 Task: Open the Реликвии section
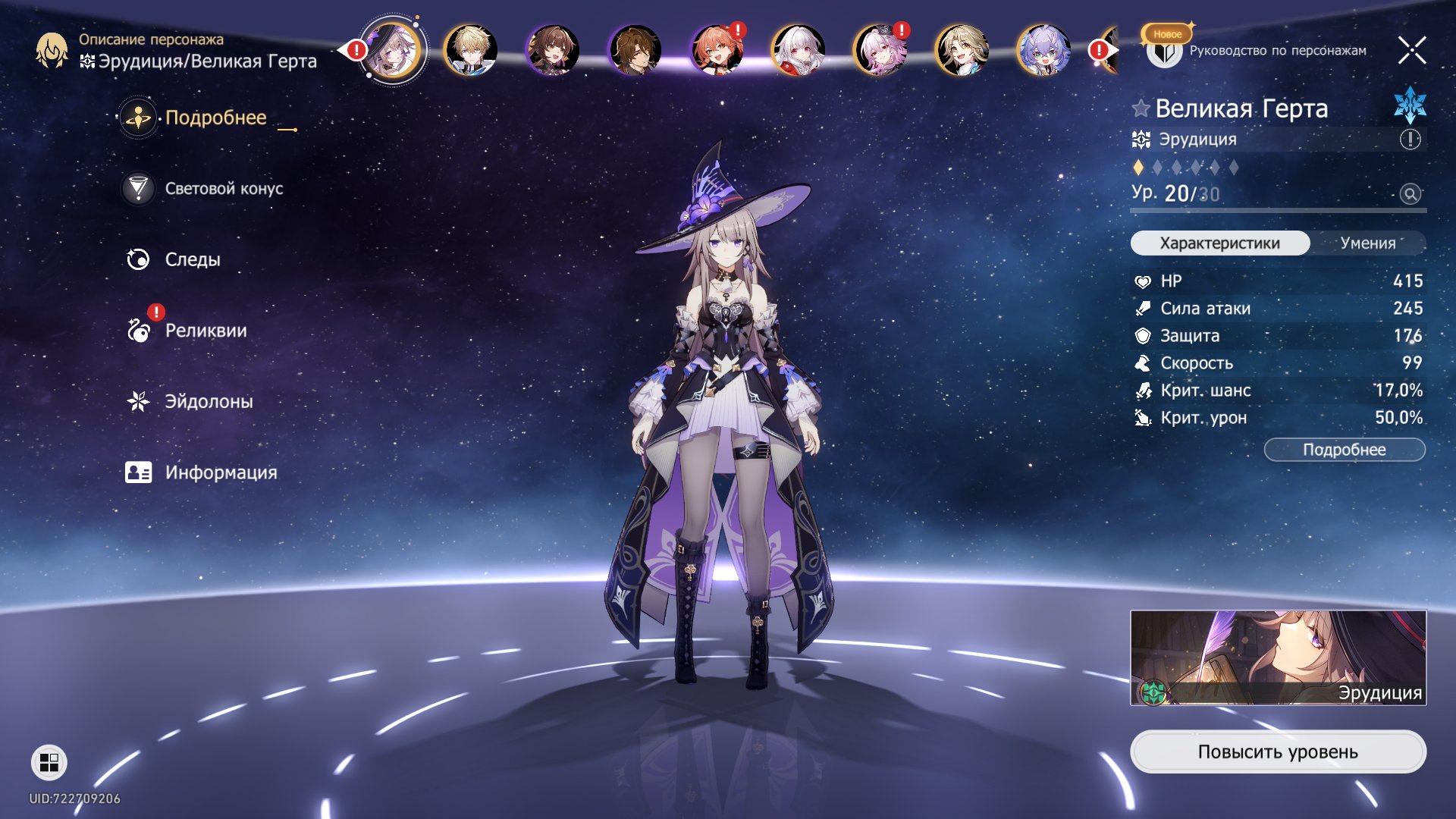(x=205, y=331)
